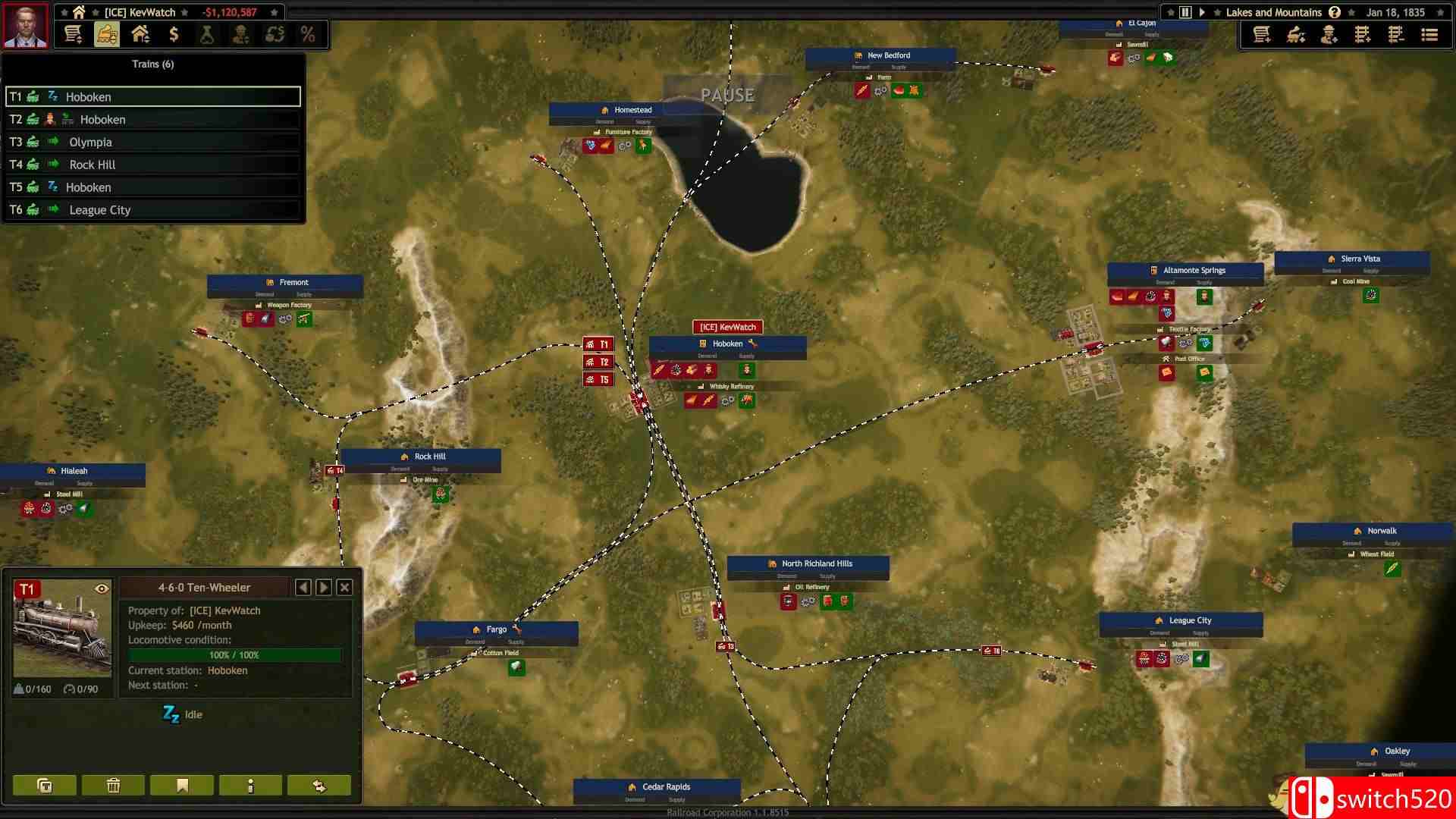Open the research flask icon
1456x819 pixels.
[x=209, y=34]
